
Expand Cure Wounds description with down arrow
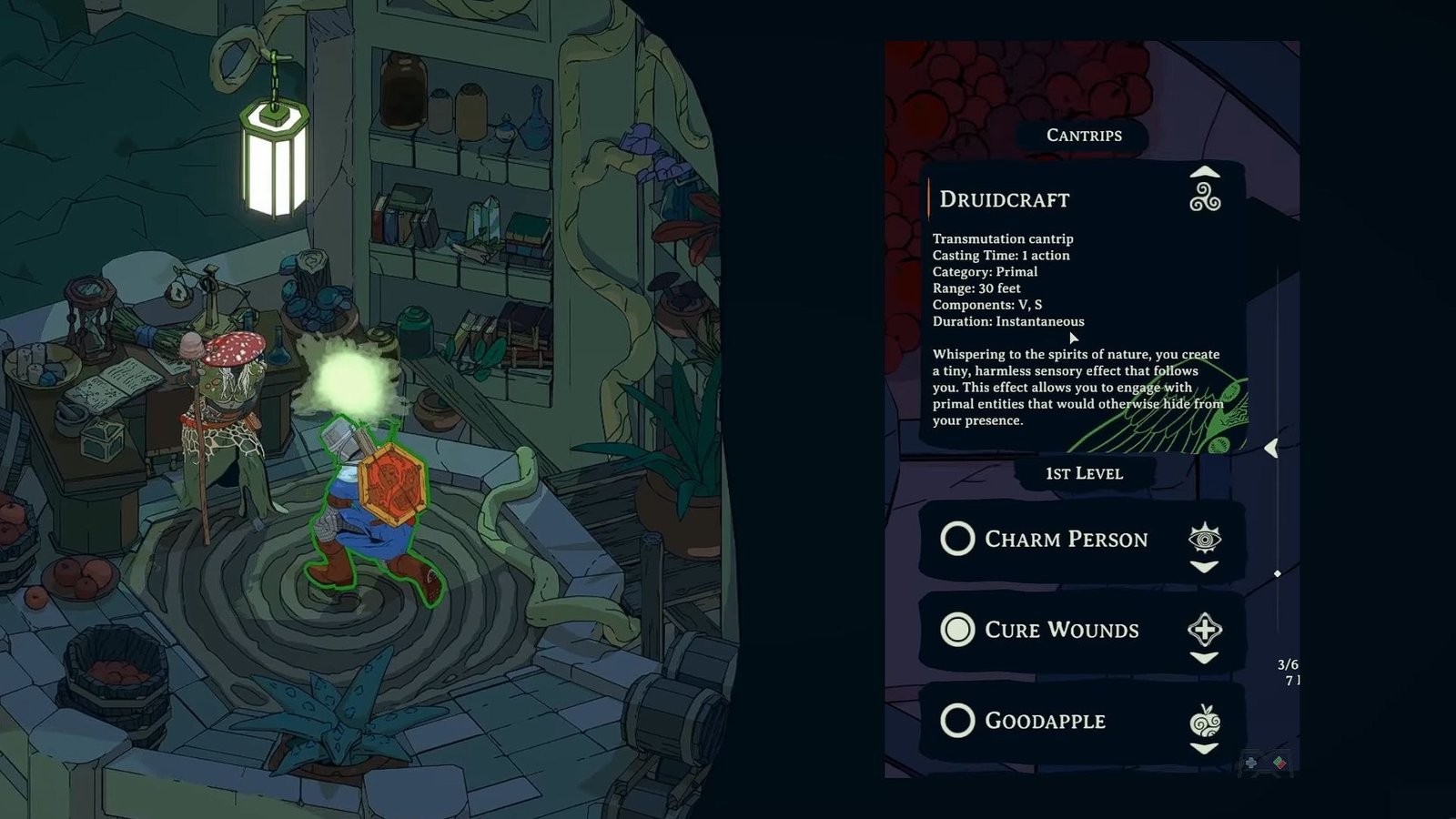point(1204,658)
